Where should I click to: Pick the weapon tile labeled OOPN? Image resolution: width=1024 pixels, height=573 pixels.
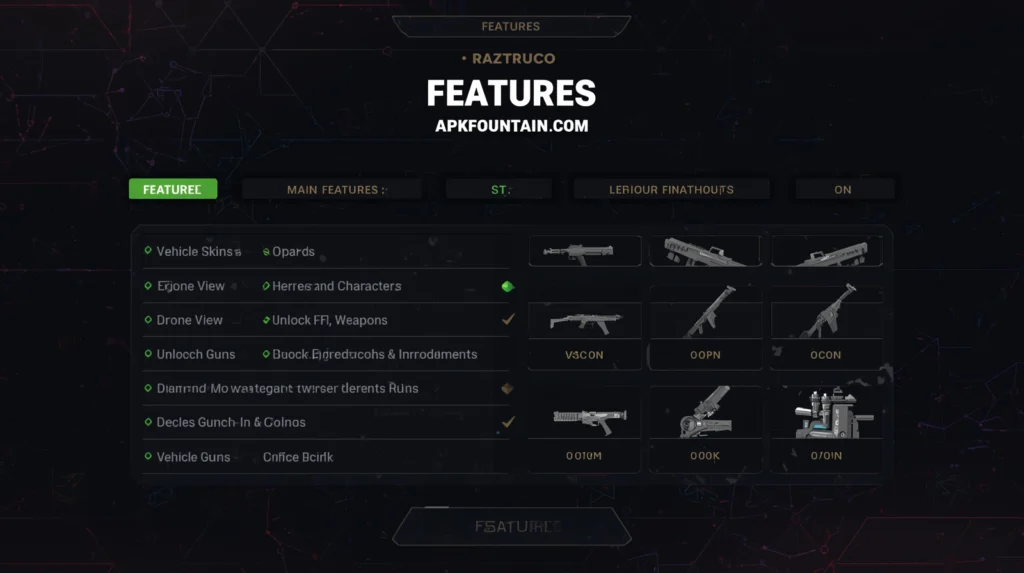click(706, 327)
